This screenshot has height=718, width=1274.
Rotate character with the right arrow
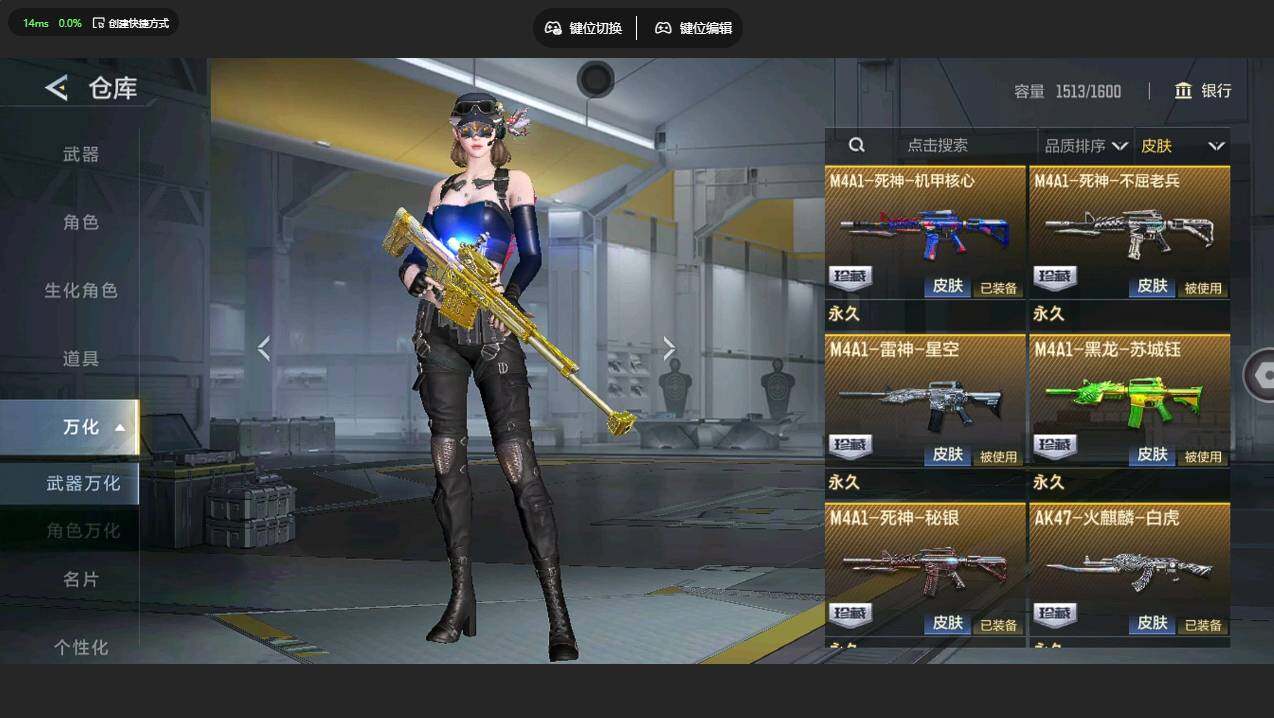[669, 348]
